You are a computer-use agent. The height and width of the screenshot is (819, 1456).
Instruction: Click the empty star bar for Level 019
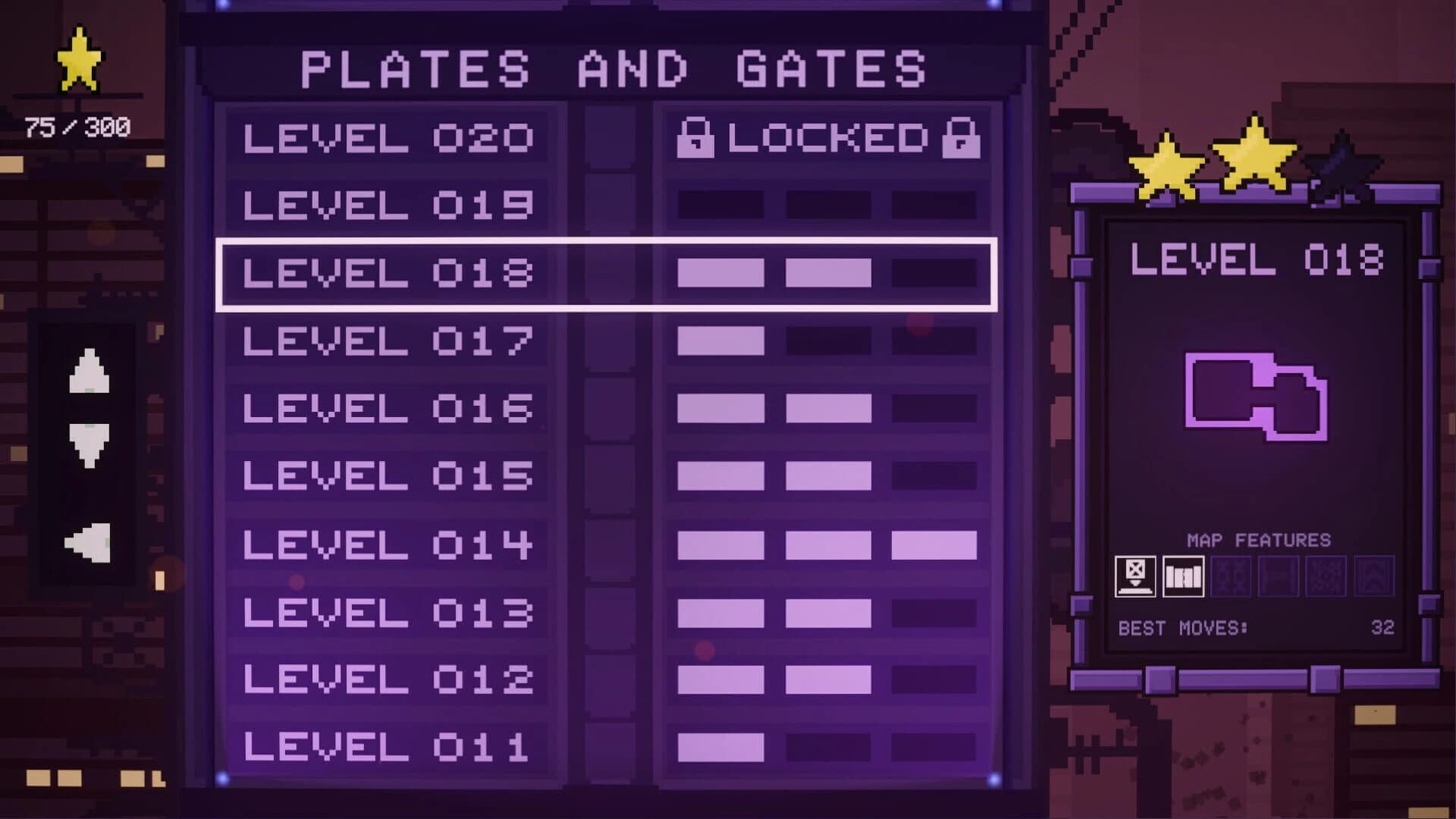(x=827, y=202)
